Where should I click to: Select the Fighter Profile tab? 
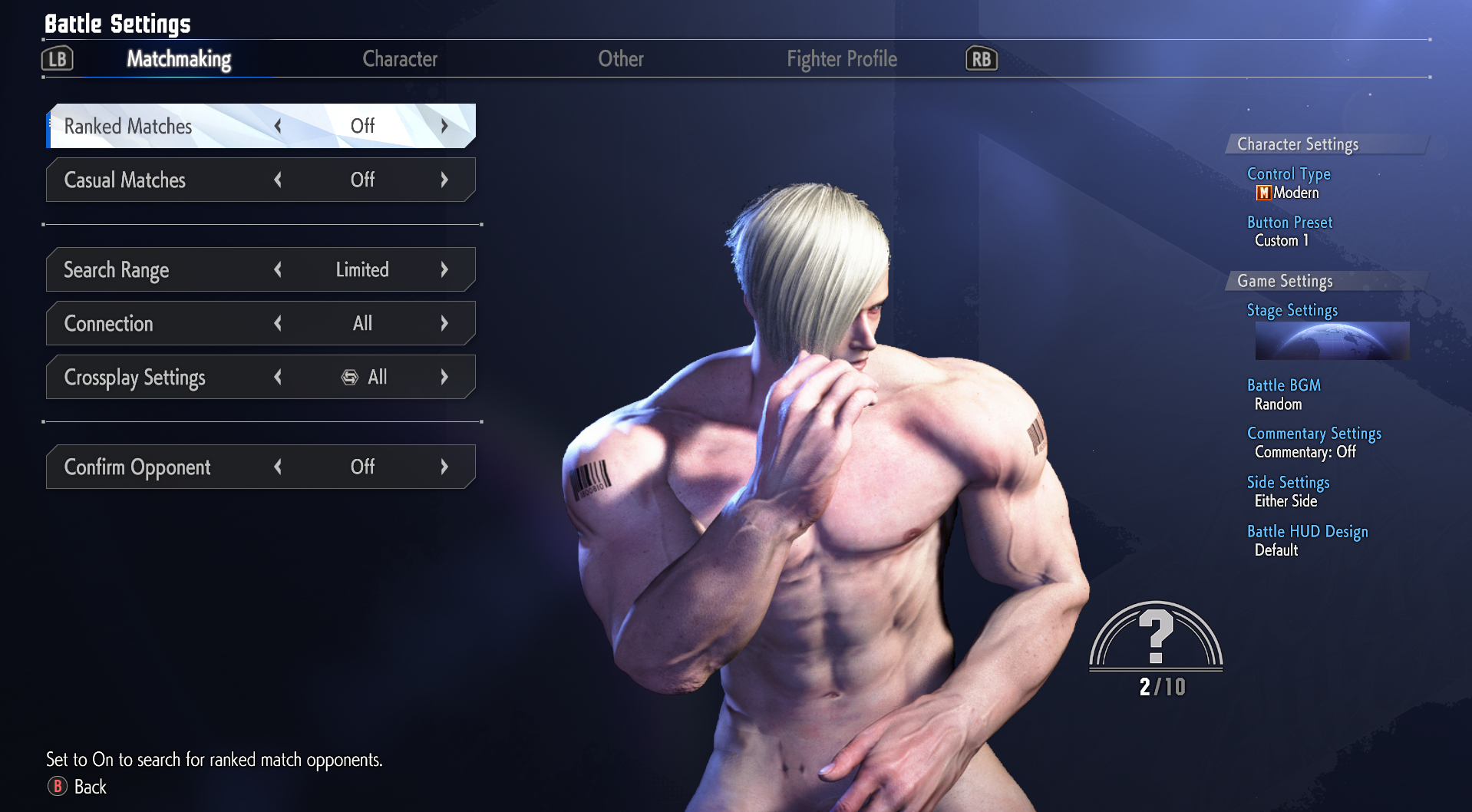click(841, 59)
